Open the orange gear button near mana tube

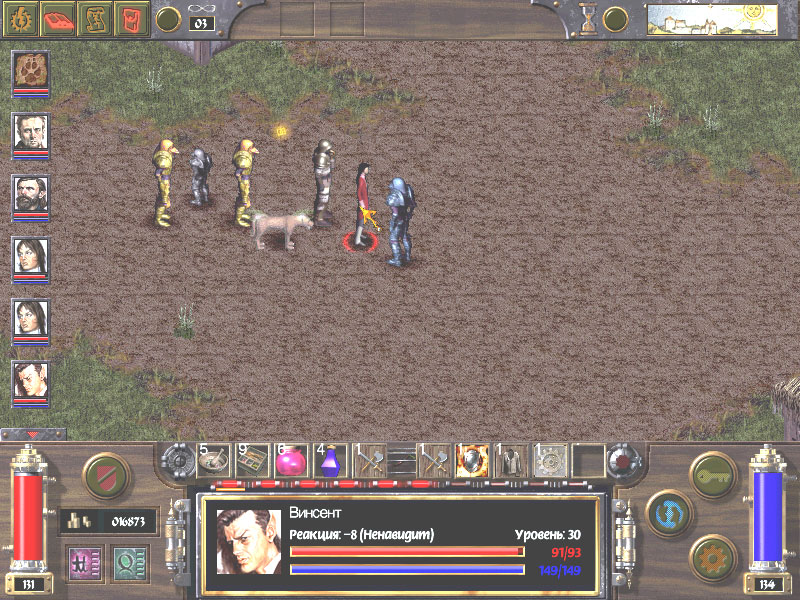(711, 553)
